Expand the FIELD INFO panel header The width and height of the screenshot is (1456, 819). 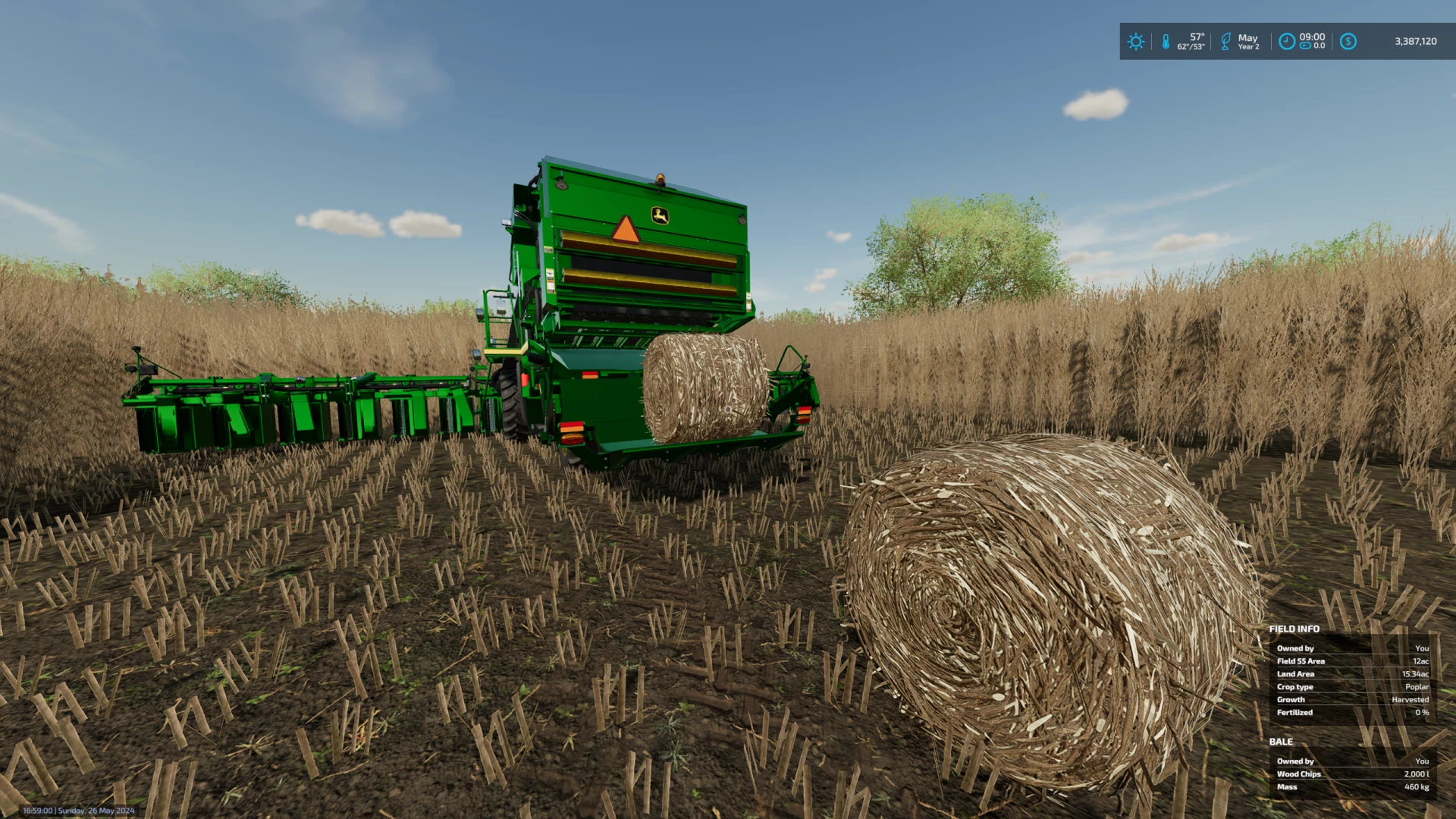pos(1294,629)
